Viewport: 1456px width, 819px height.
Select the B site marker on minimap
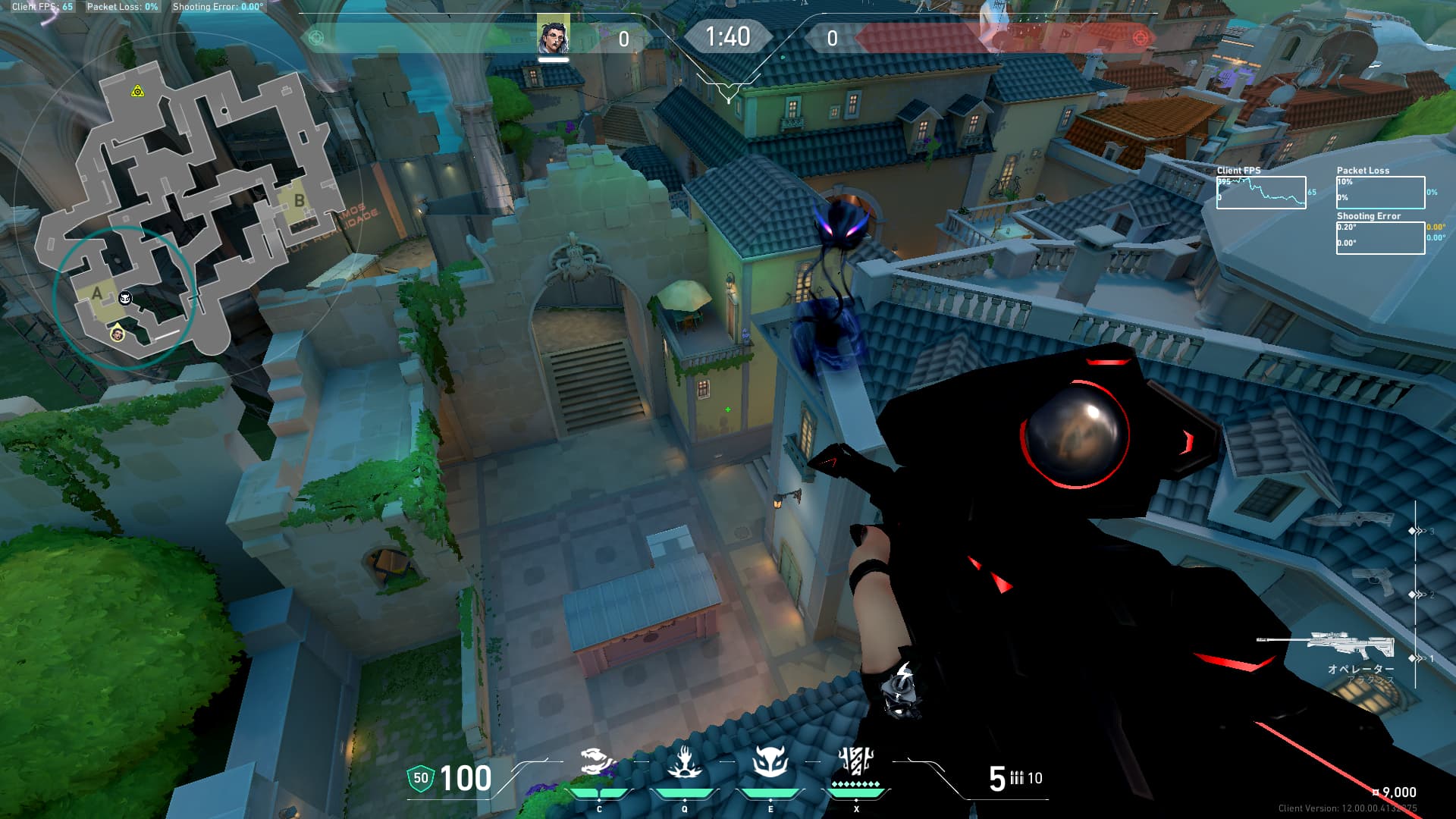[299, 201]
